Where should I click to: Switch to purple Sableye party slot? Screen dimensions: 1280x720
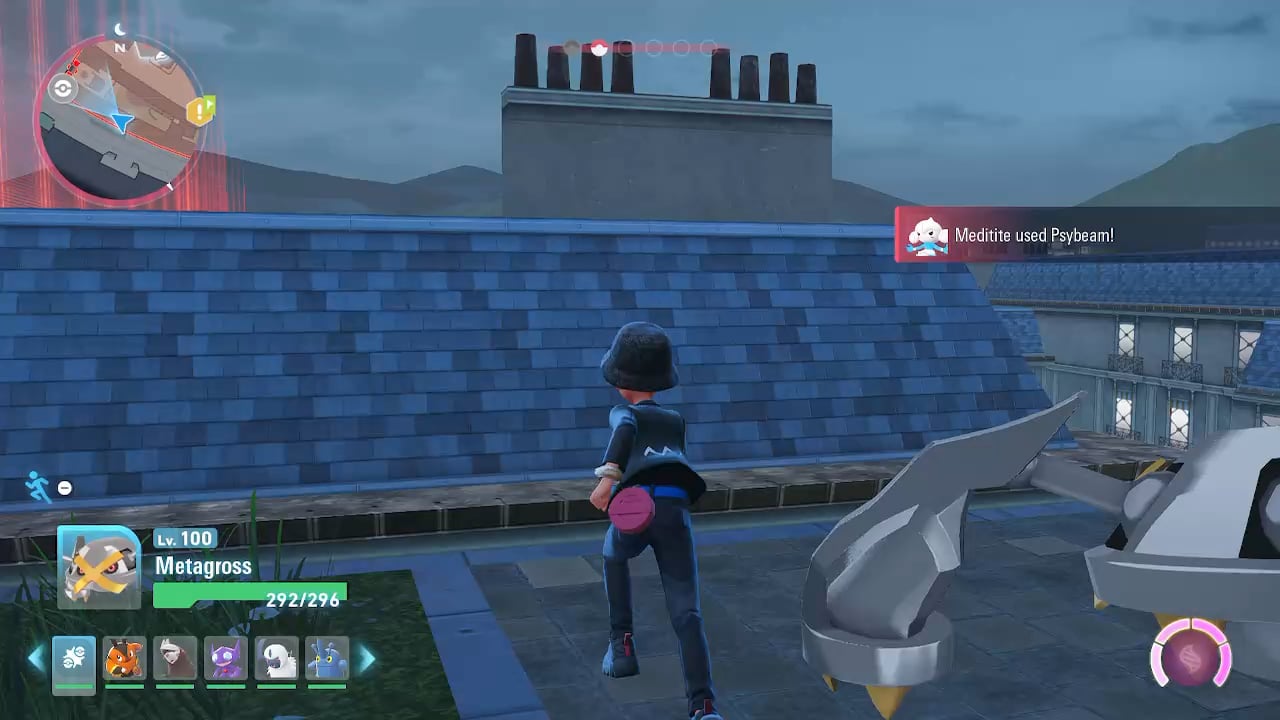point(226,660)
